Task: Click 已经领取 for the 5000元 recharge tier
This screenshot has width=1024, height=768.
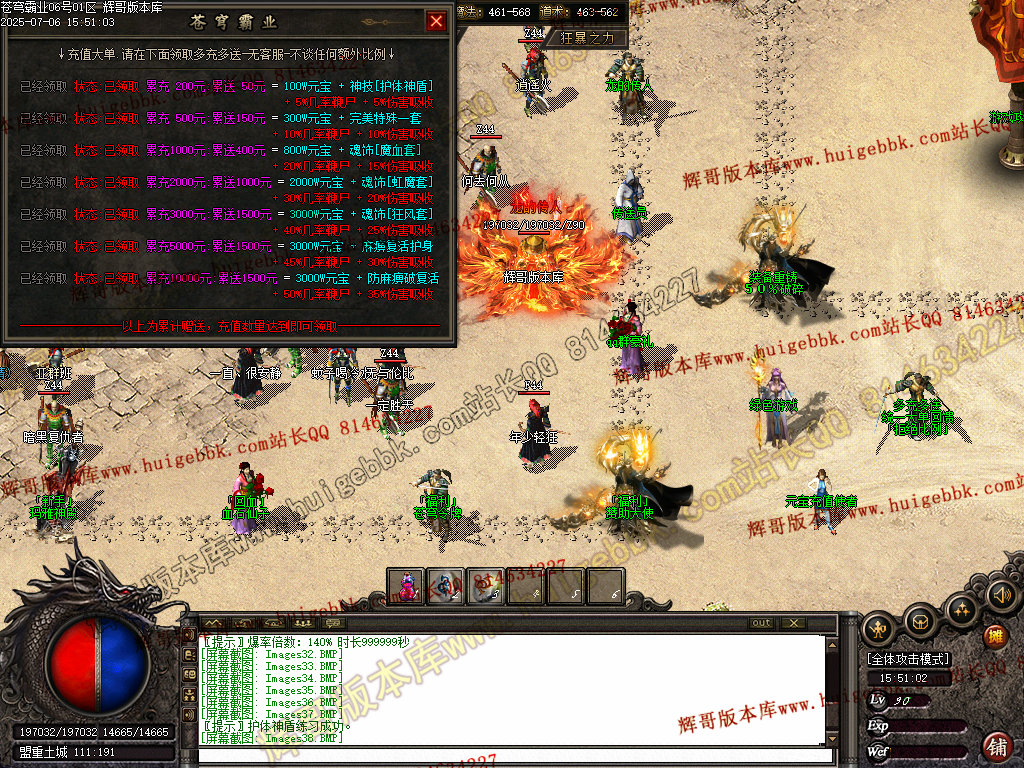Action: [46, 247]
